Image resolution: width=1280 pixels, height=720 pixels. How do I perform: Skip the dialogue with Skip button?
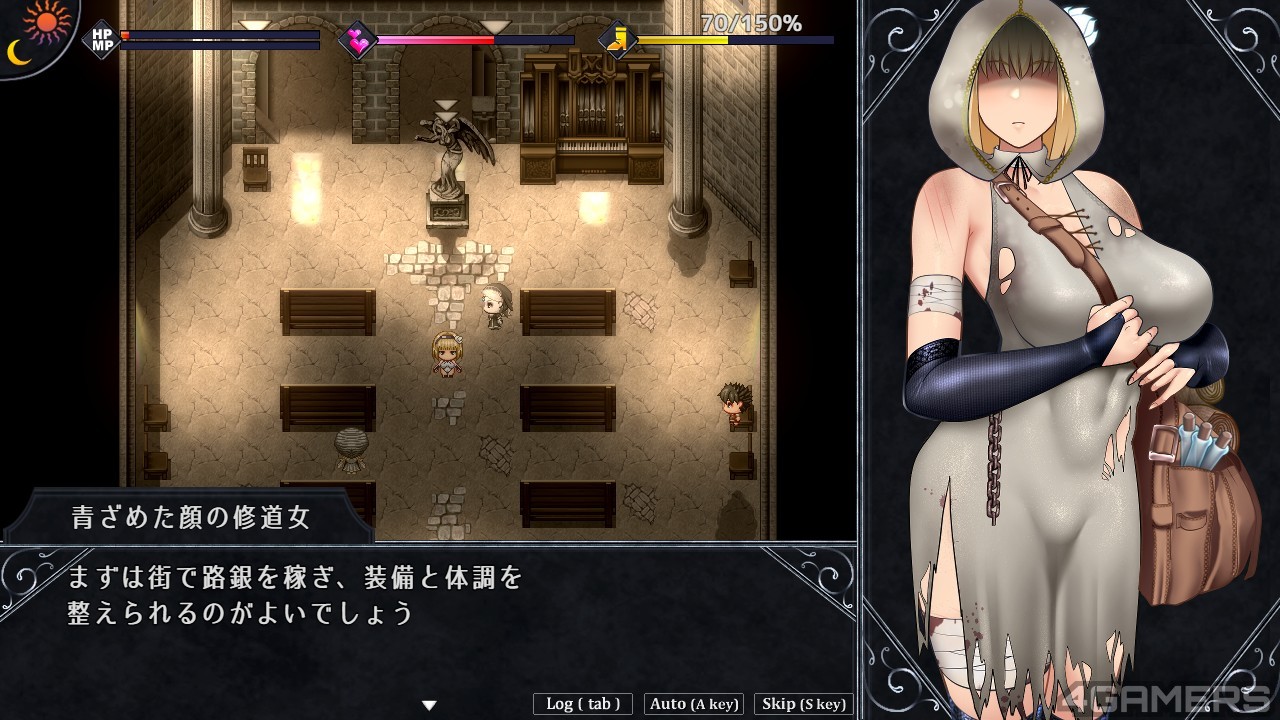(803, 704)
